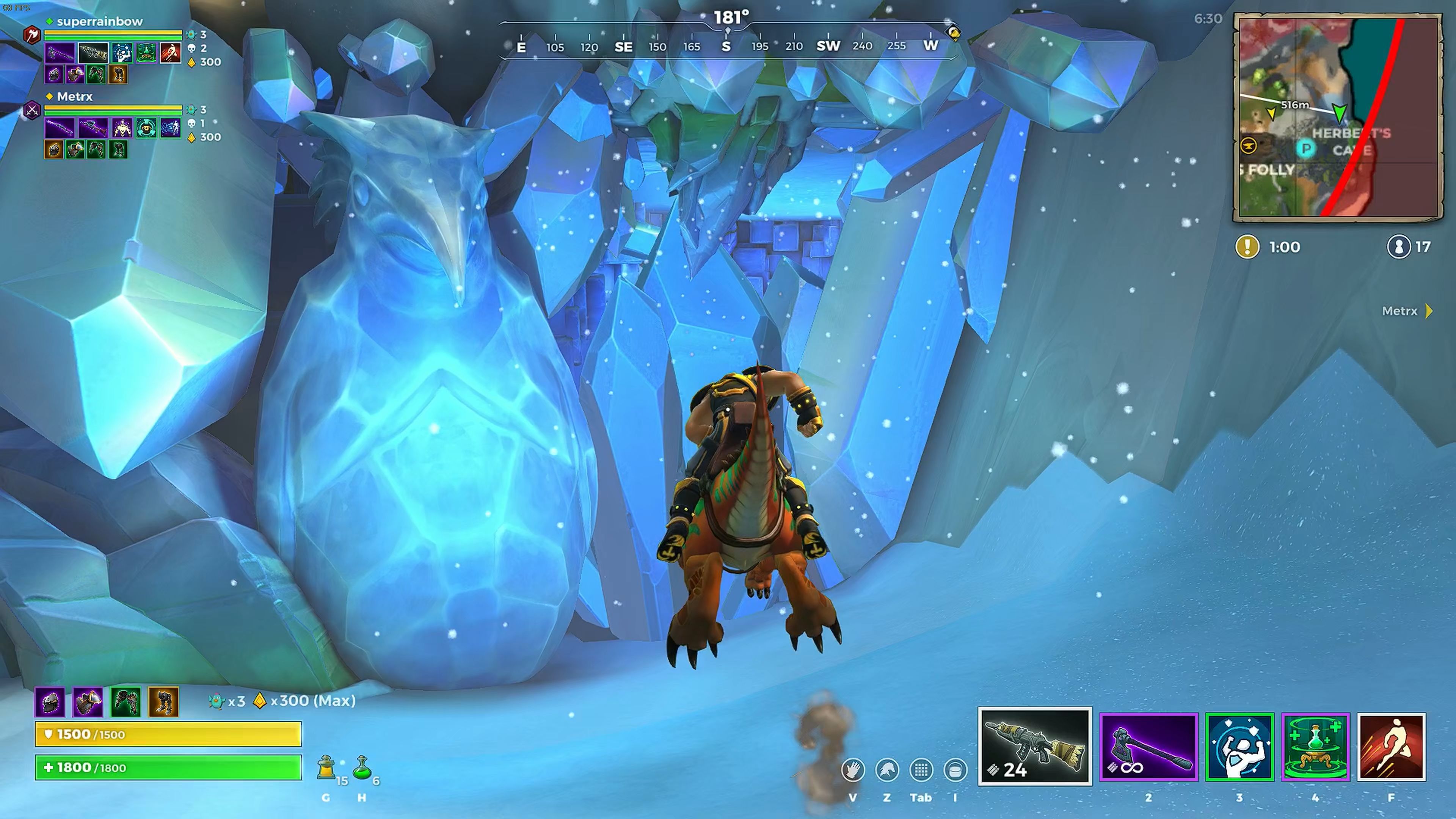
Task: Click the chest icon above I
Action: coord(955,770)
